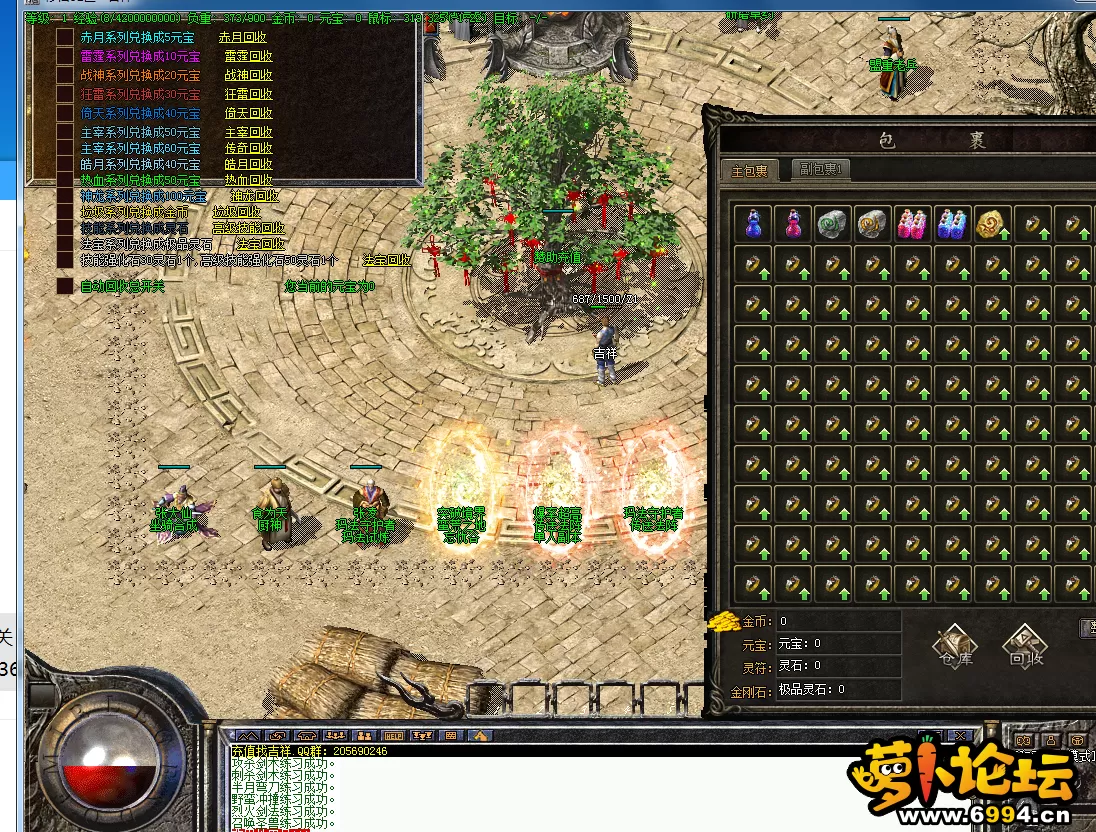The image size is (1096, 832).
Task: Click the 神龙回收 link
Action: coord(256,196)
